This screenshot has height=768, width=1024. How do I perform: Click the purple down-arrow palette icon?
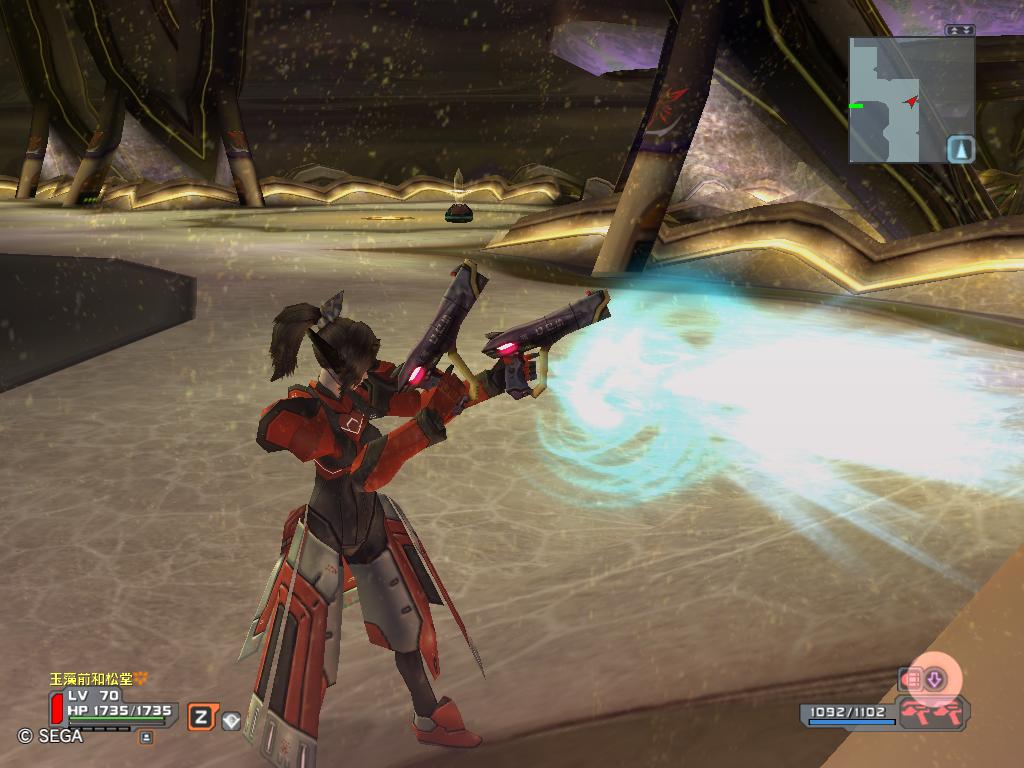(x=934, y=680)
